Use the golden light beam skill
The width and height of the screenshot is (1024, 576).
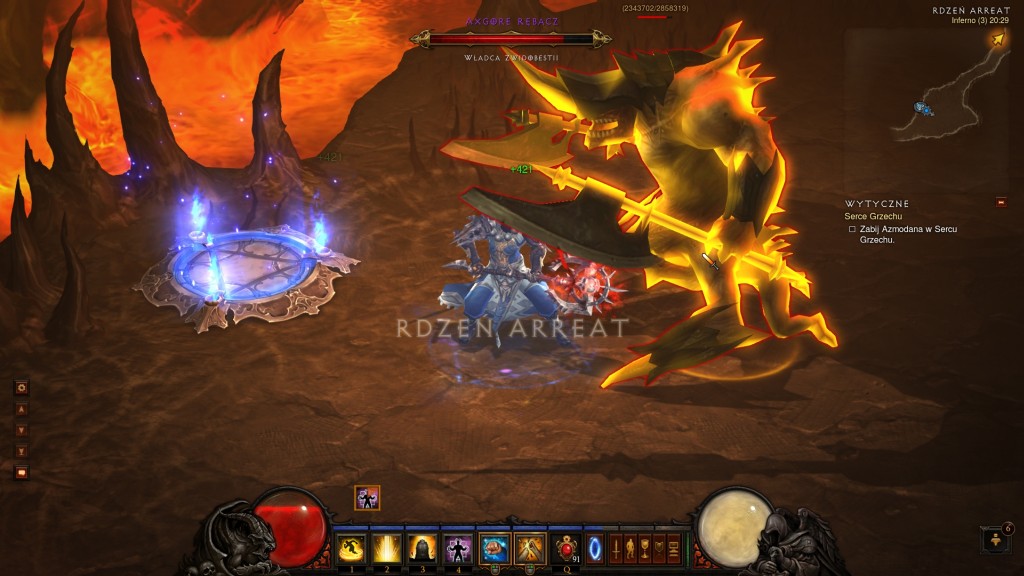point(386,548)
